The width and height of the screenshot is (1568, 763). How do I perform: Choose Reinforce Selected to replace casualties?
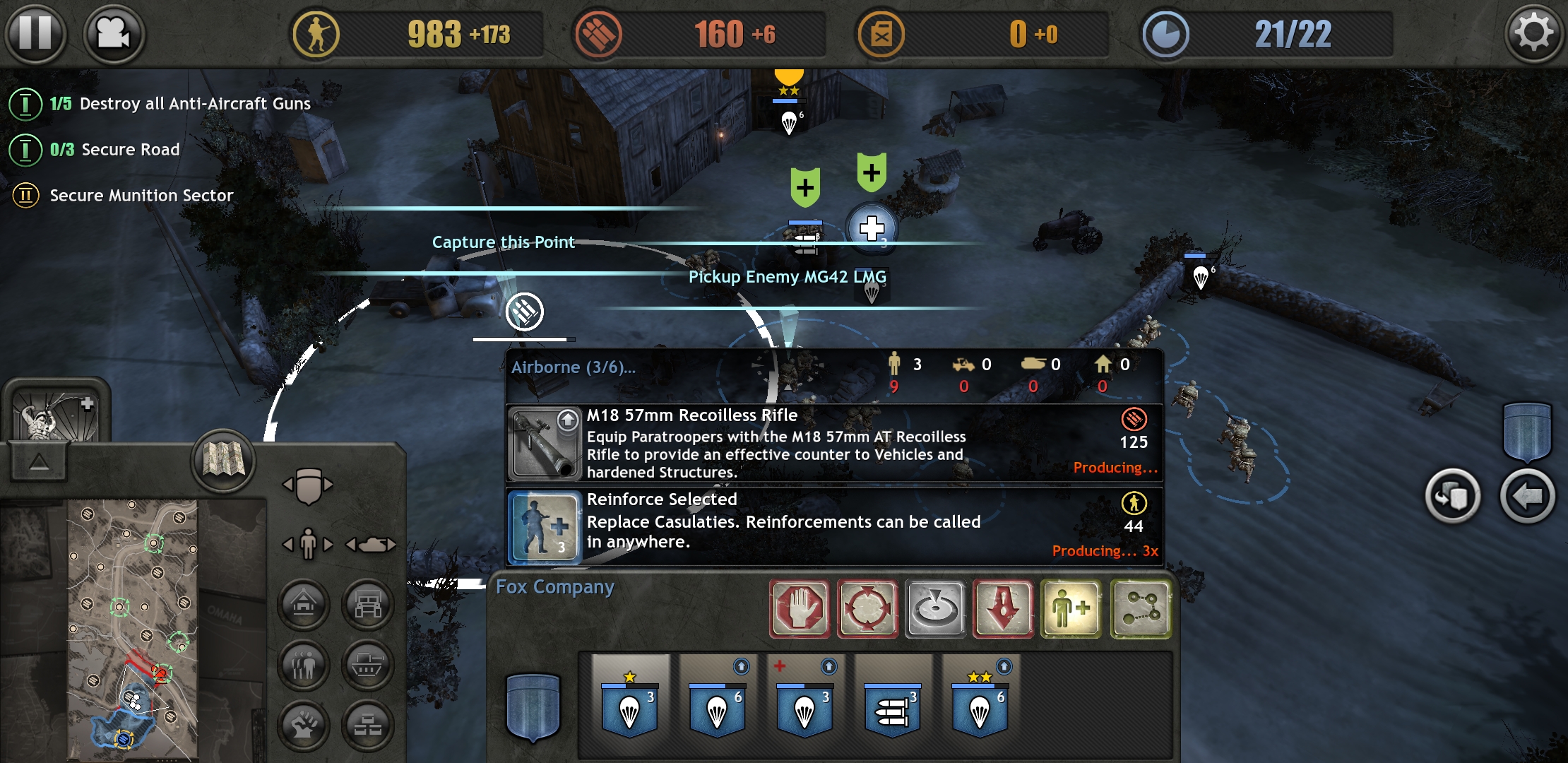pyautogui.click(x=833, y=526)
